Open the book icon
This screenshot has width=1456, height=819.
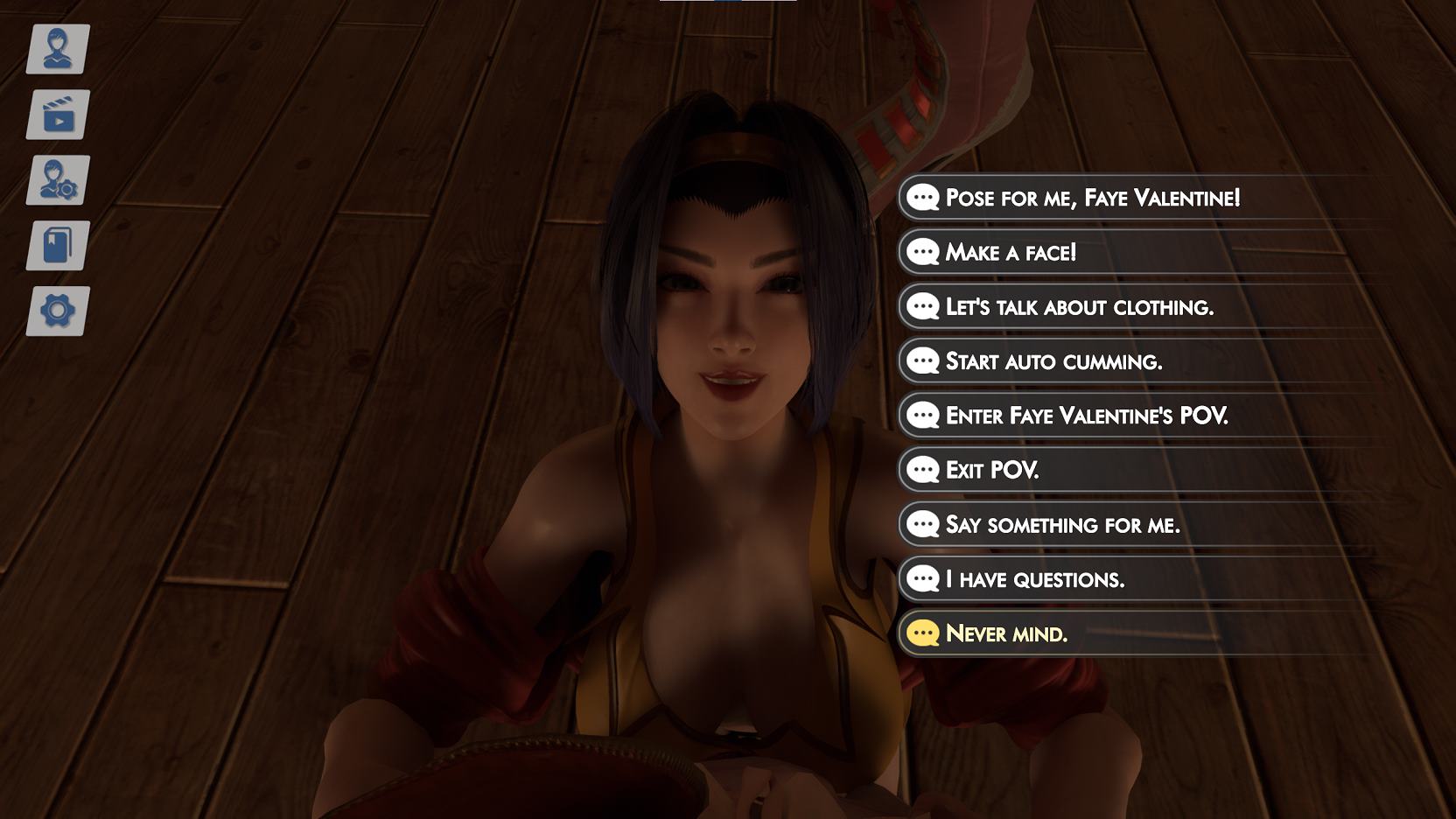58,246
